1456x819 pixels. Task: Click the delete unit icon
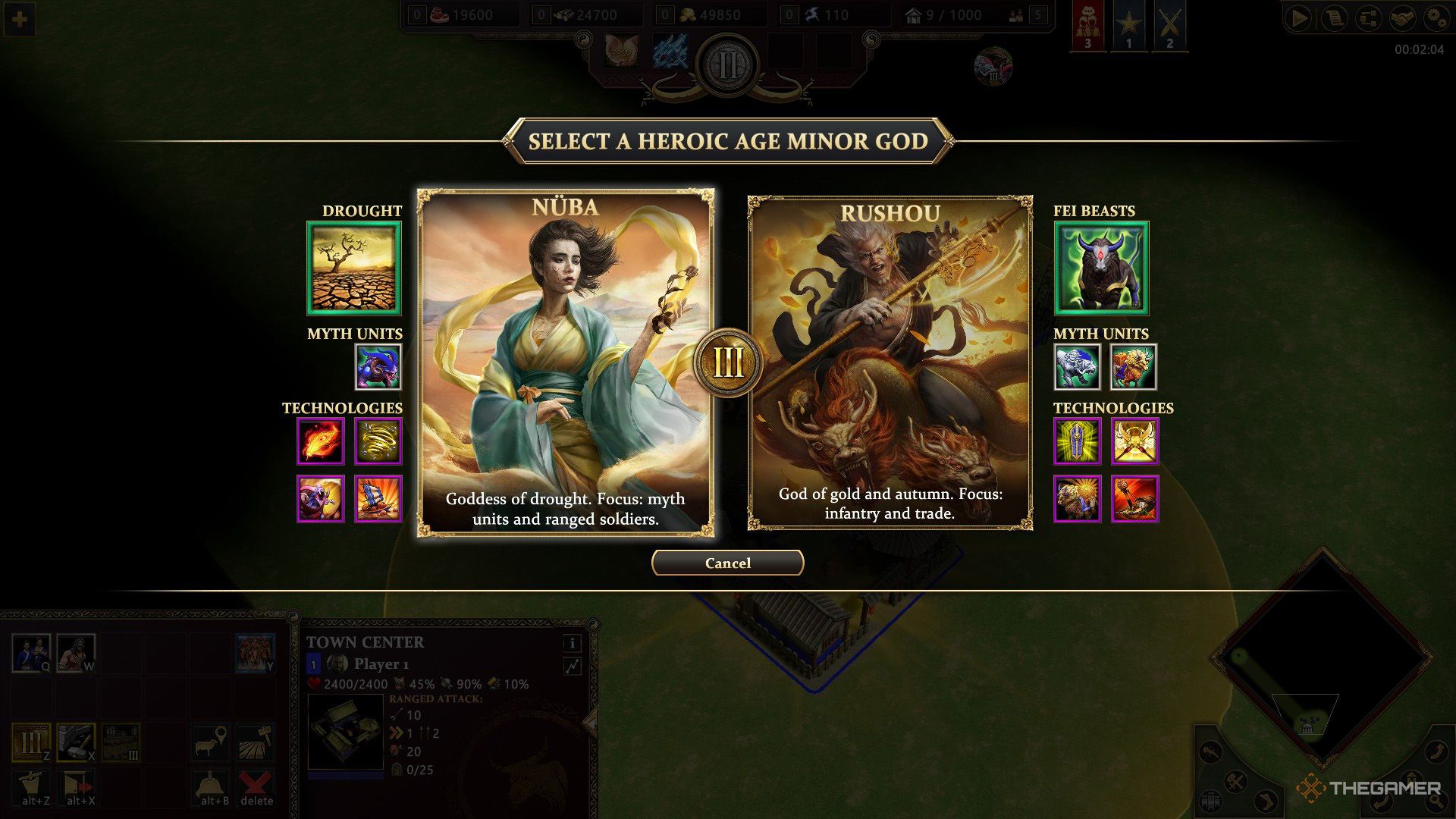(x=256, y=784)
